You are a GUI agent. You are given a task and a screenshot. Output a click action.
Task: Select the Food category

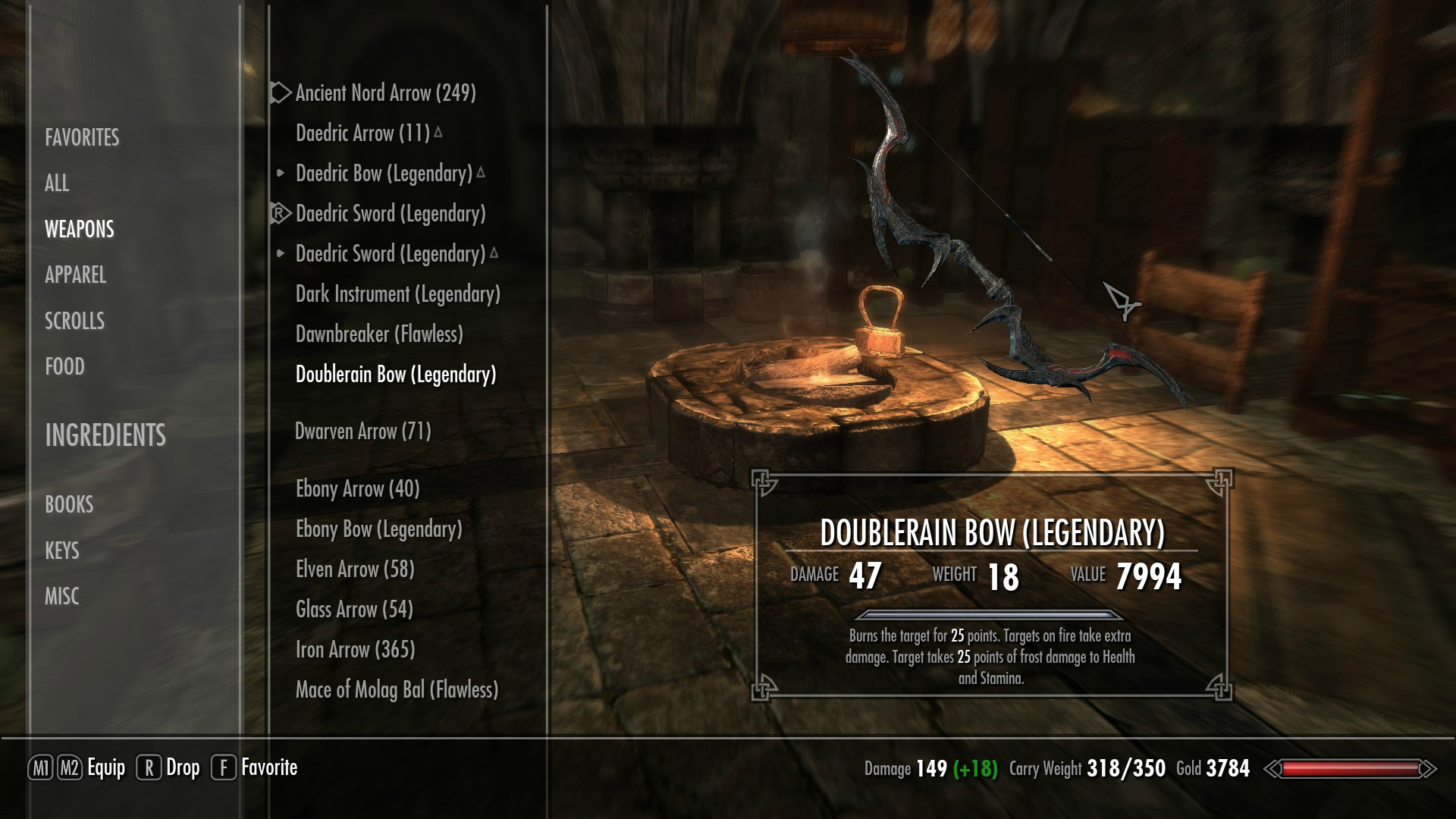(x=64, y=366)
